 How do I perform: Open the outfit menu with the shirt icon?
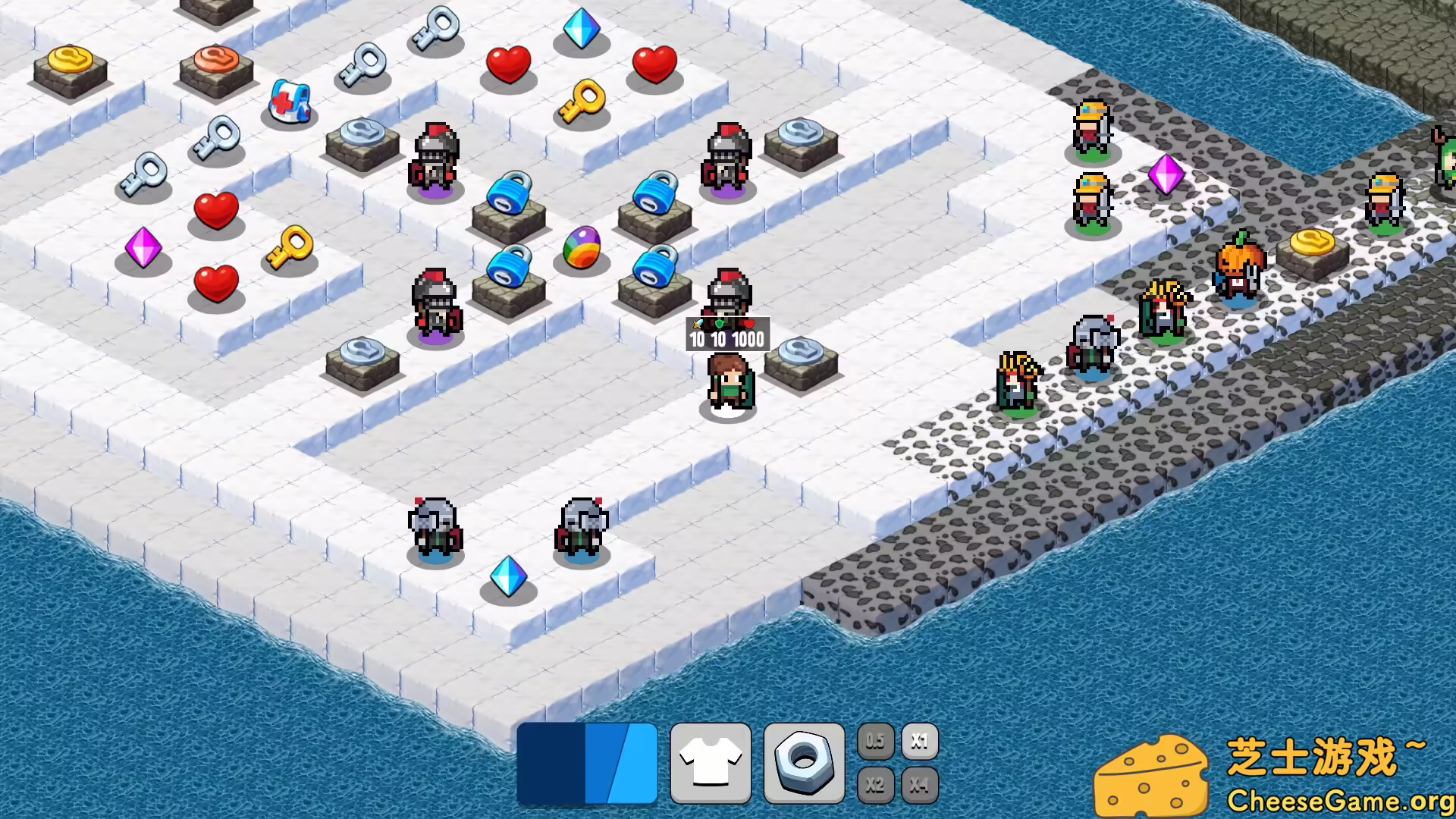pos(711,762)
